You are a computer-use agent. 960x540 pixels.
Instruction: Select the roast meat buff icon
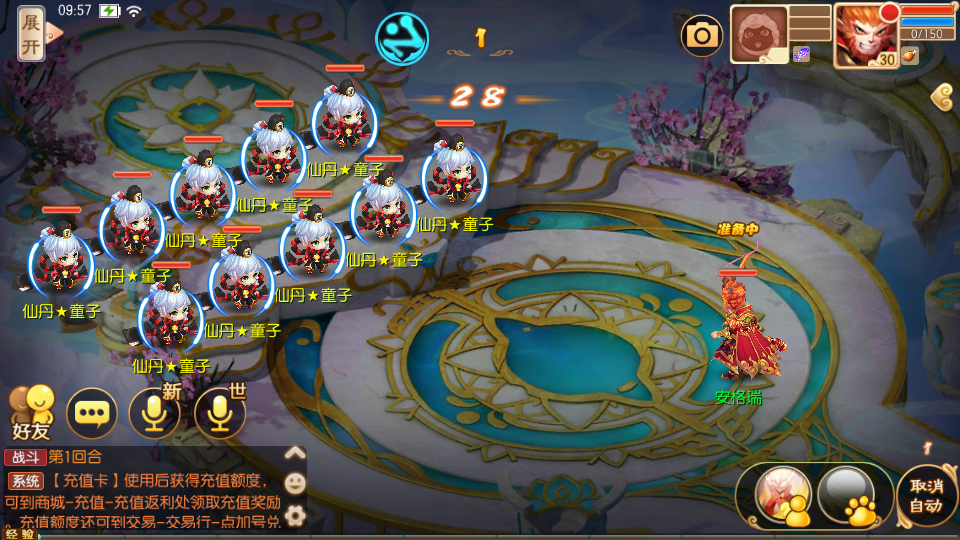coord(909,57)
